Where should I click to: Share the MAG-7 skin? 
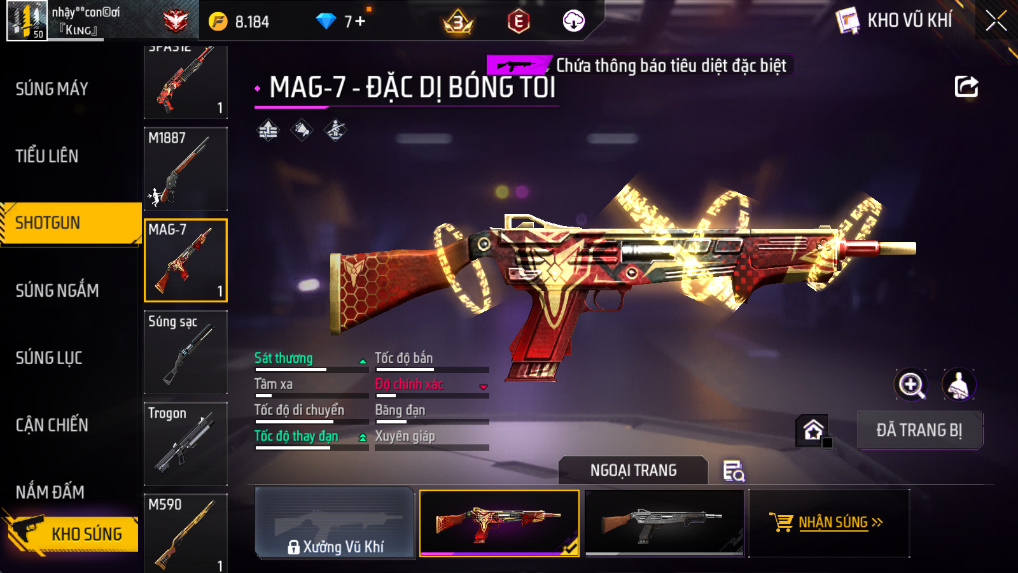click(966, 86)
